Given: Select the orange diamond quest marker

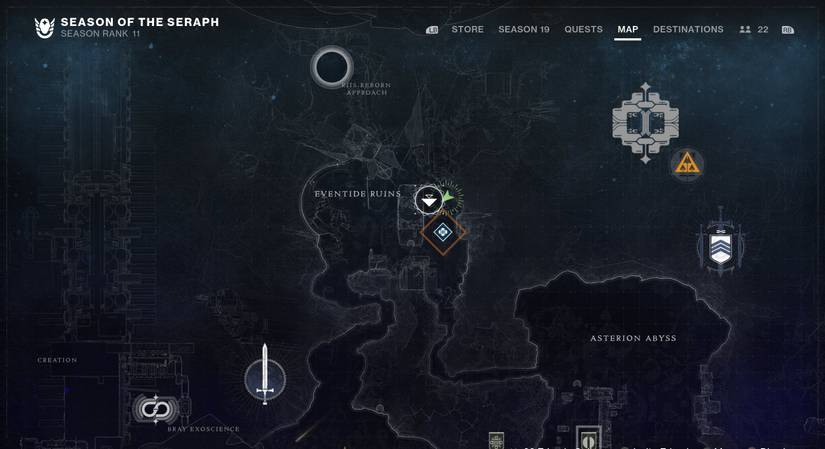Looking at the screenshot, I should pos(442,233).
